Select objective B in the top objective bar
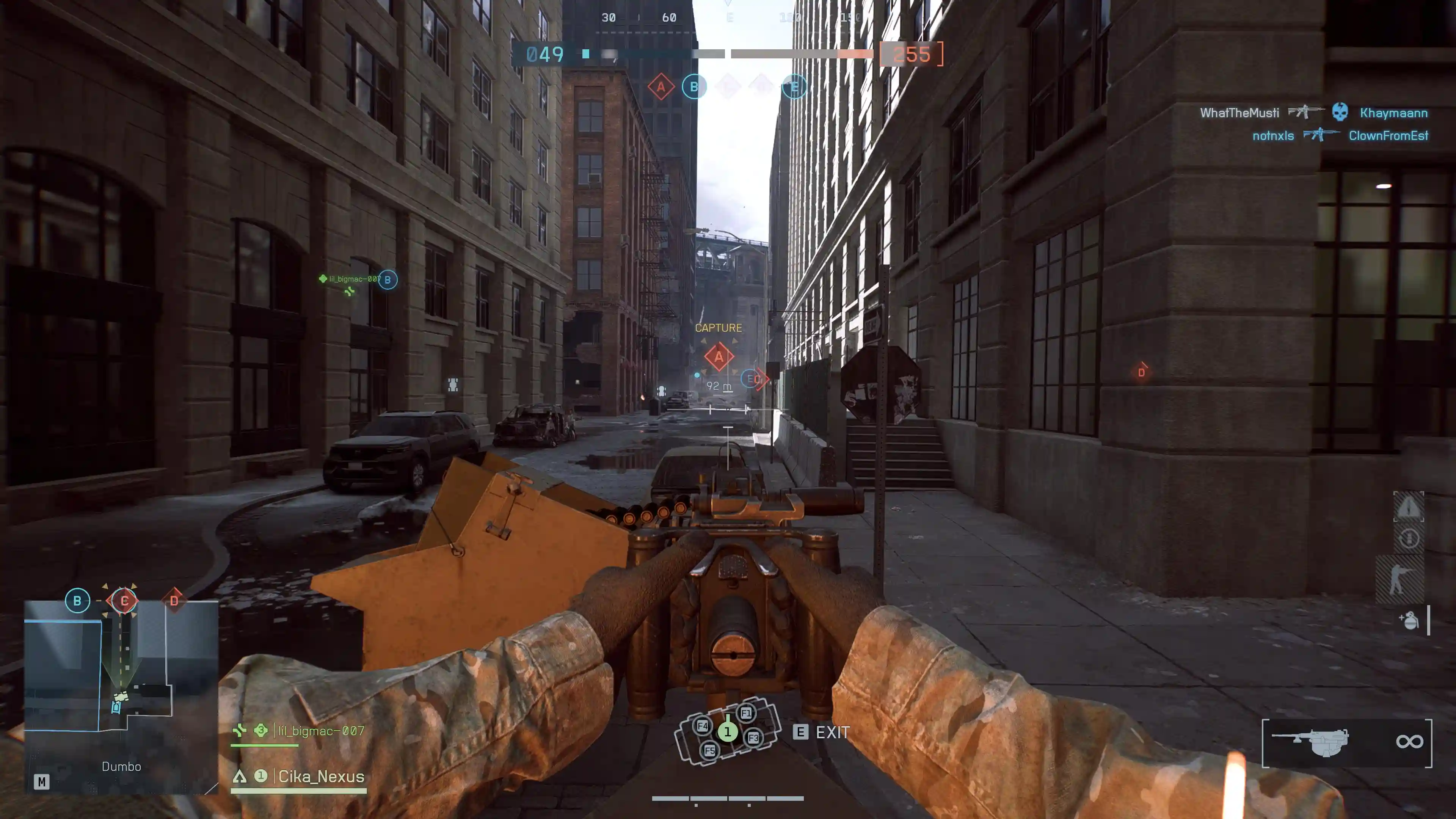Screen dimensions: 1456x819 pyautogui.click(x=694, y=87)
